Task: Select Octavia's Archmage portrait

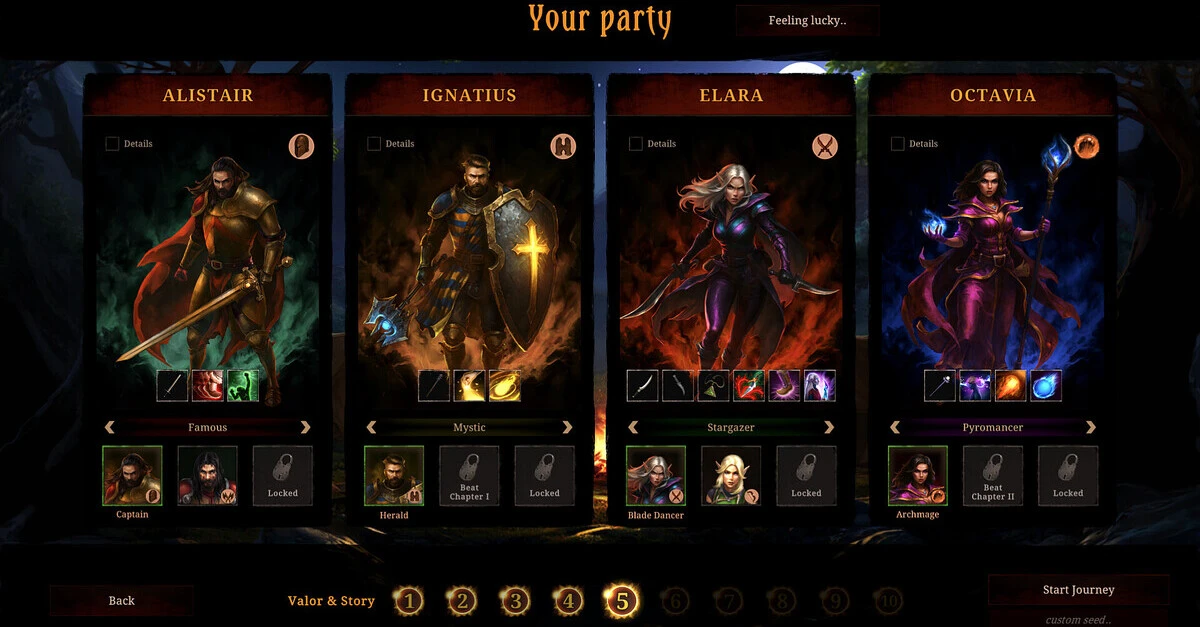Action: 918,476
